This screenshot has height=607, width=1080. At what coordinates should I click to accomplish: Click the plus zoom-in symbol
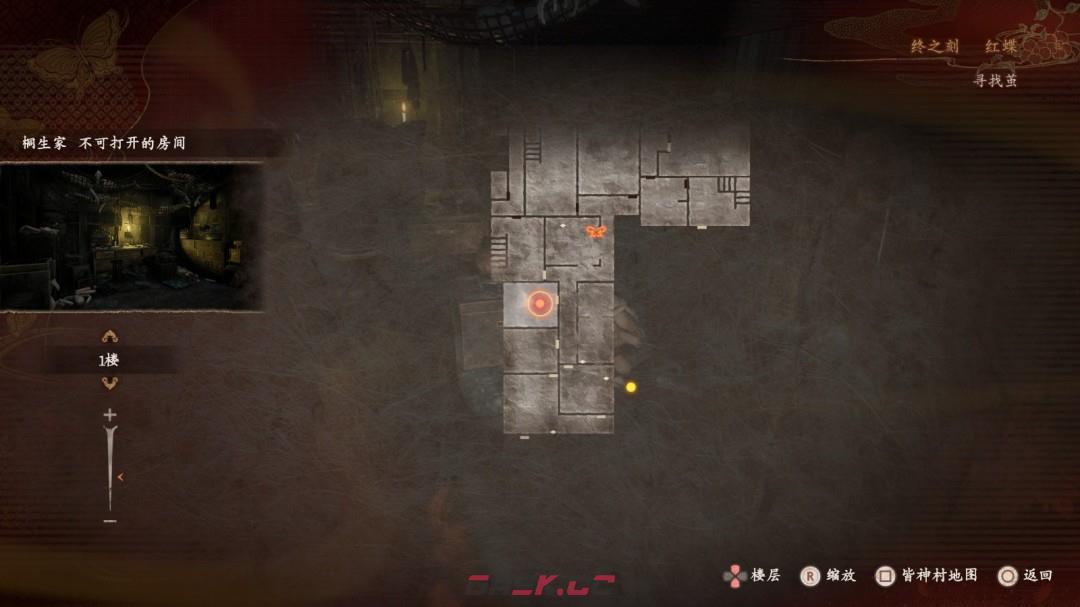[110, 415]
